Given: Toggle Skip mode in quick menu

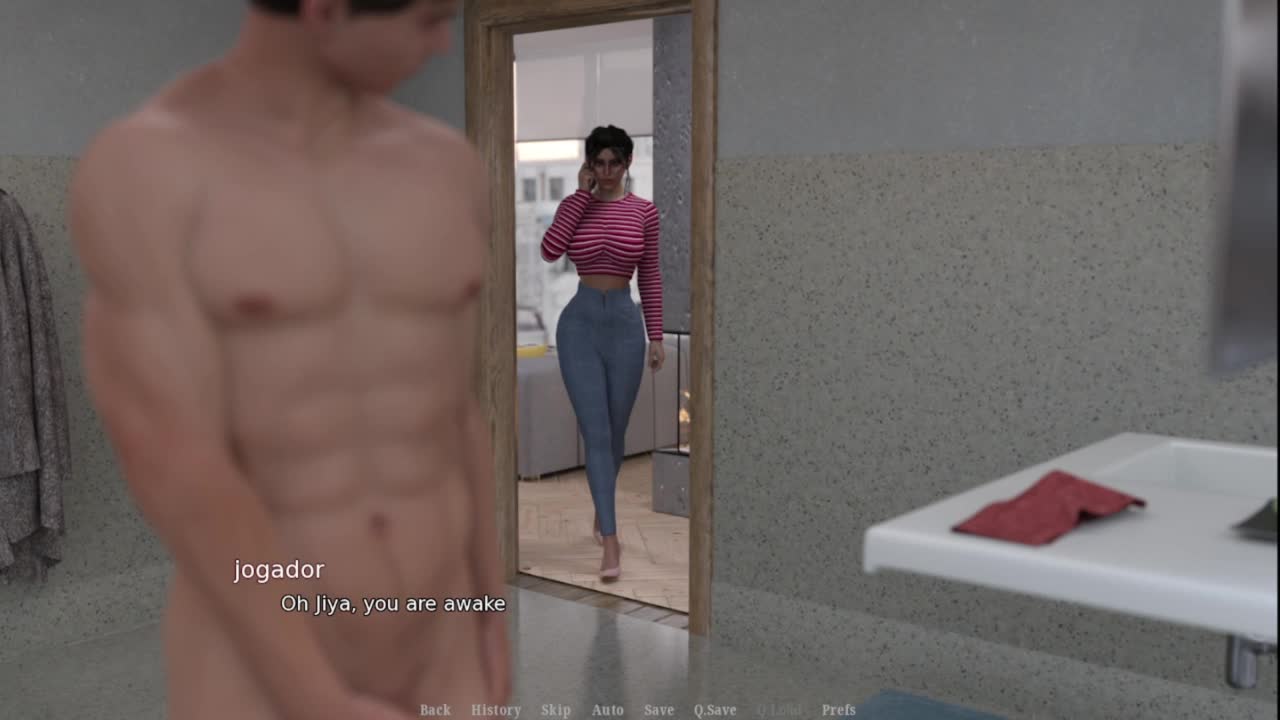Looking at the screenshot, I should 556,710.
